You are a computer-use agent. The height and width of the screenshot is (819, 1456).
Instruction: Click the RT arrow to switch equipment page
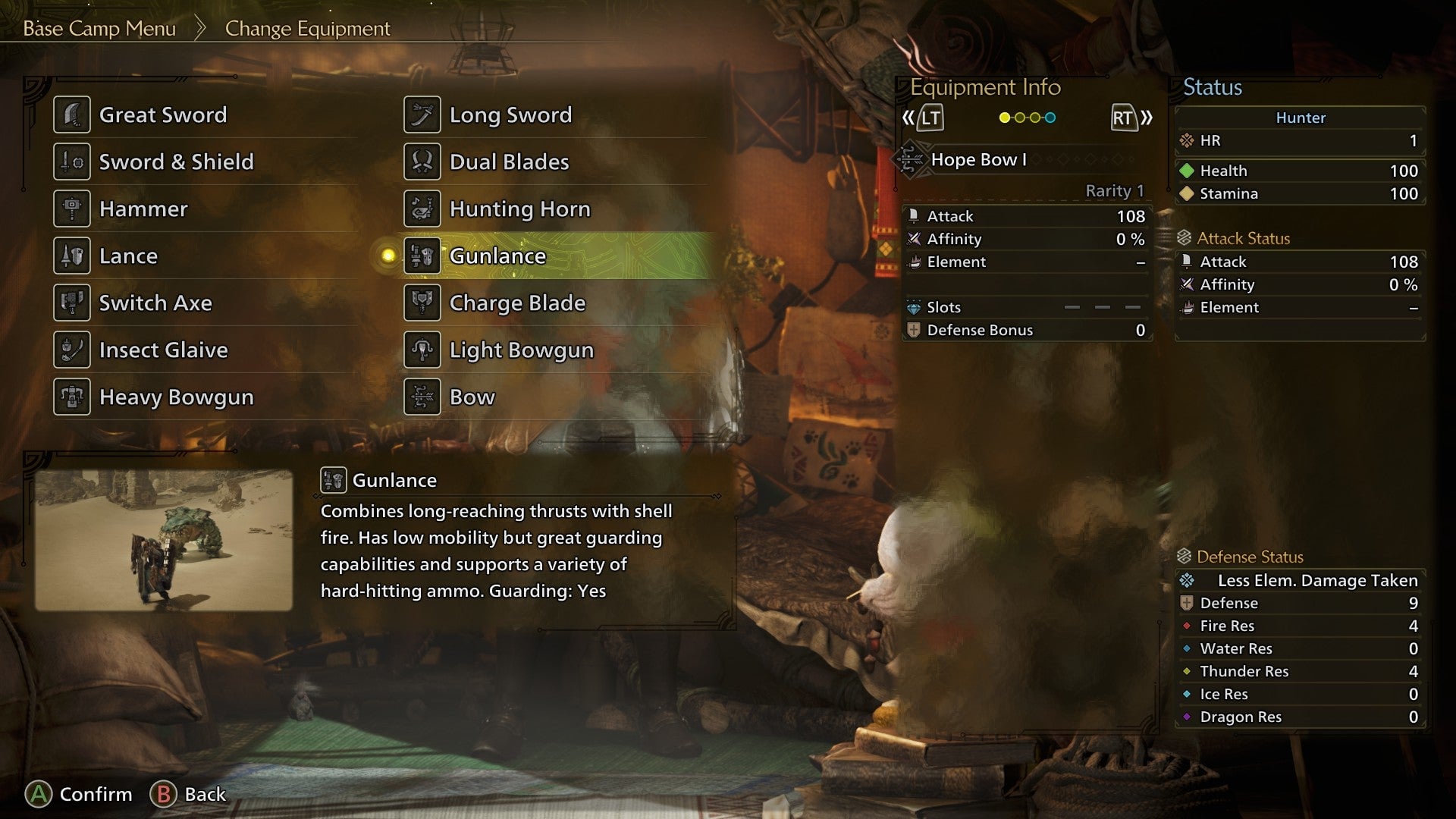(x=1123, y=118)
